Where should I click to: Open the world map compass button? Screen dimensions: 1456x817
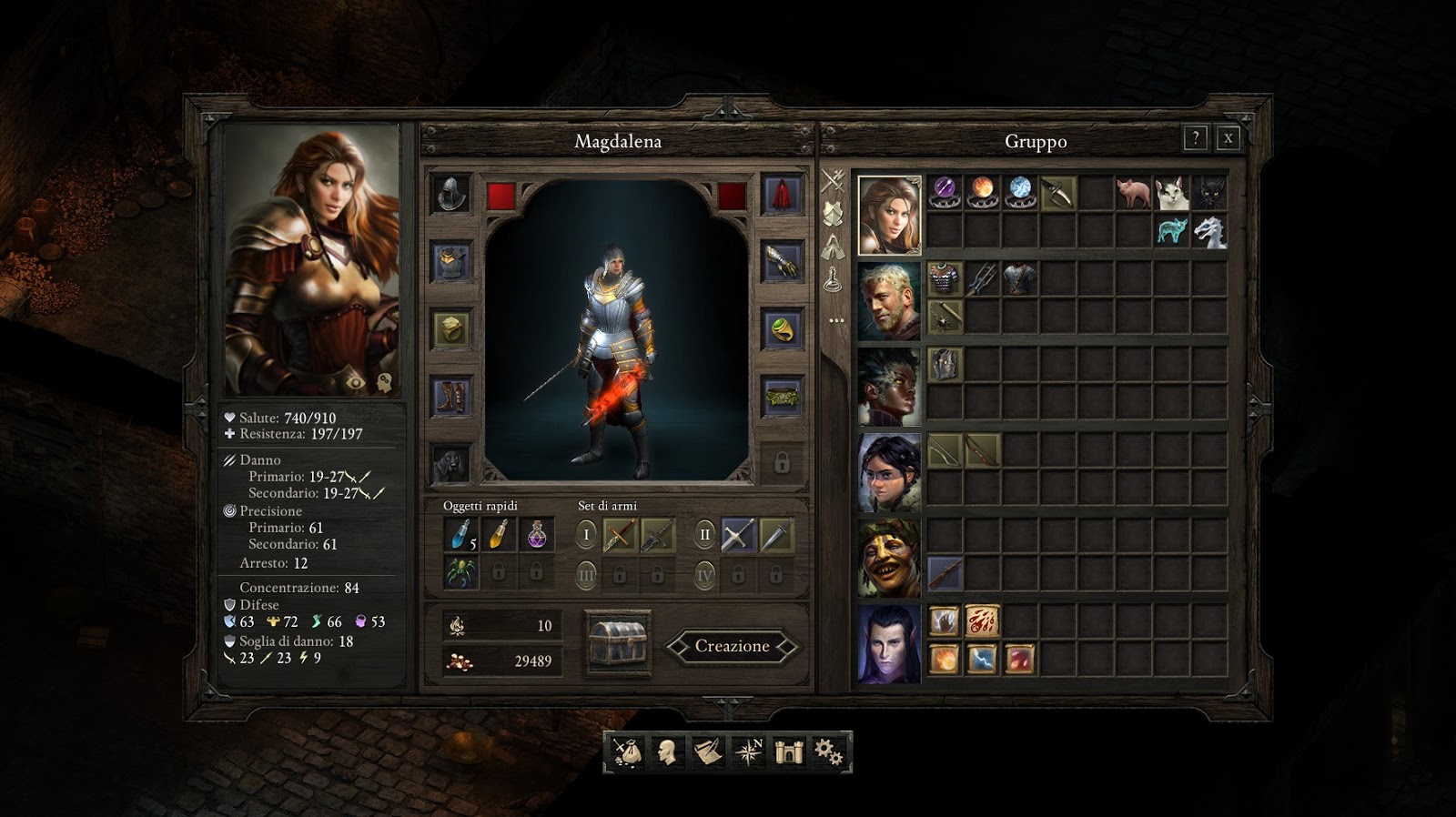click(x=749, y=751)
